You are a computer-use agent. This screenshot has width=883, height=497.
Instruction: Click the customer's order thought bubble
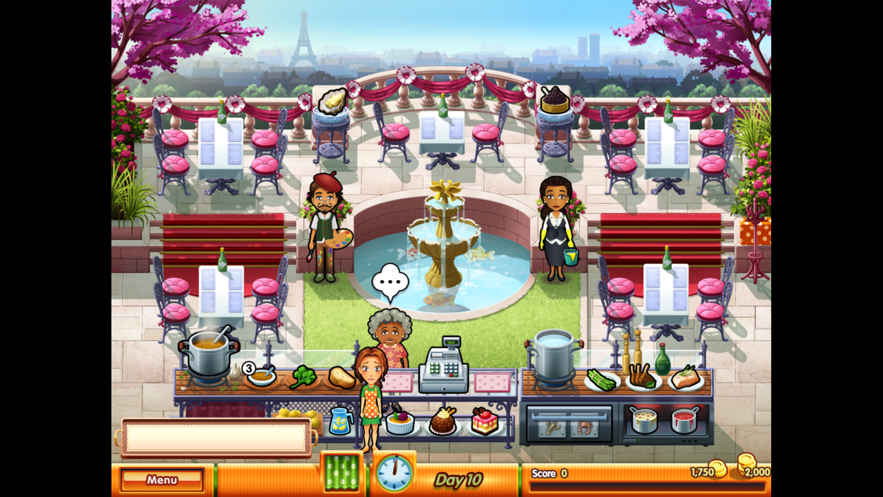390,283
